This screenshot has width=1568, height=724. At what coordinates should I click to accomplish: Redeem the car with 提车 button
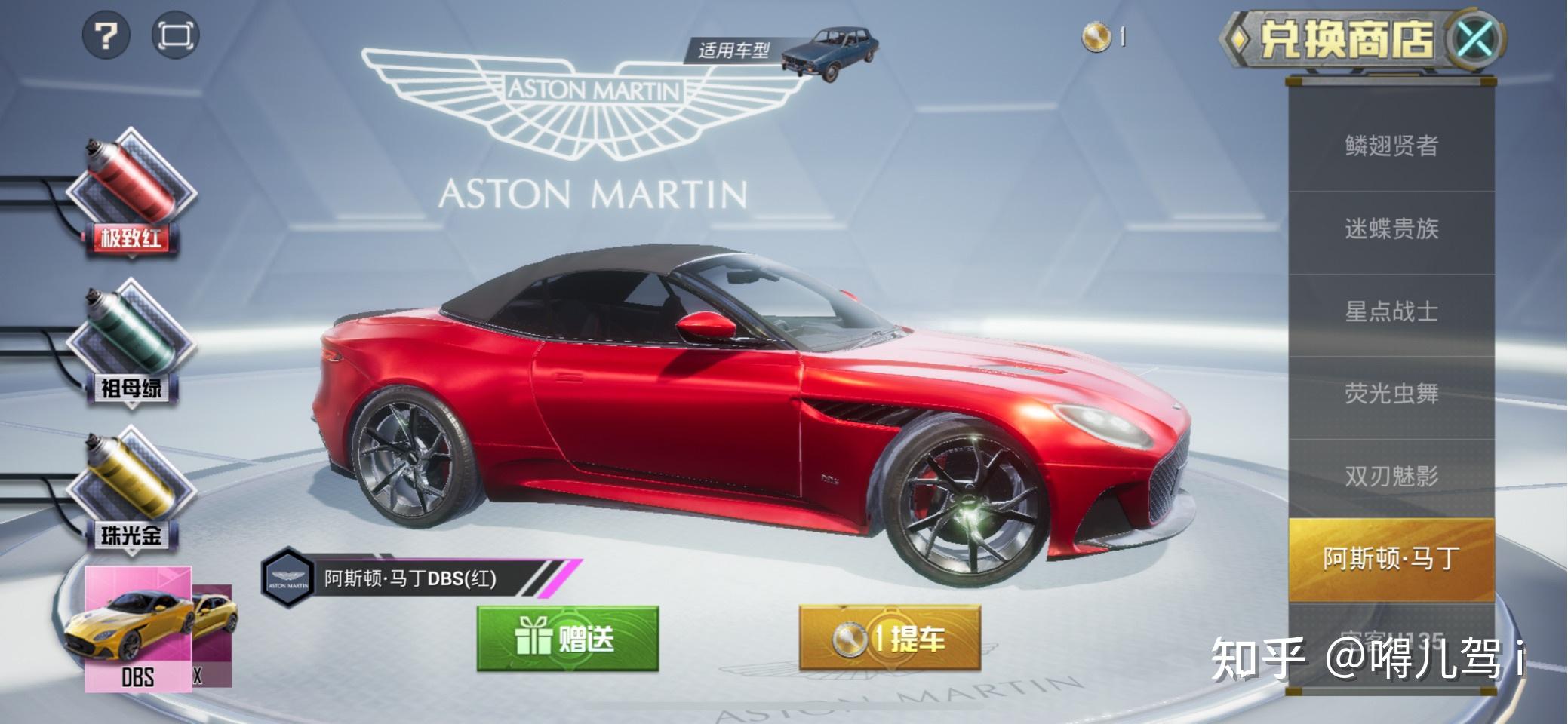click(x=890, y=639)
